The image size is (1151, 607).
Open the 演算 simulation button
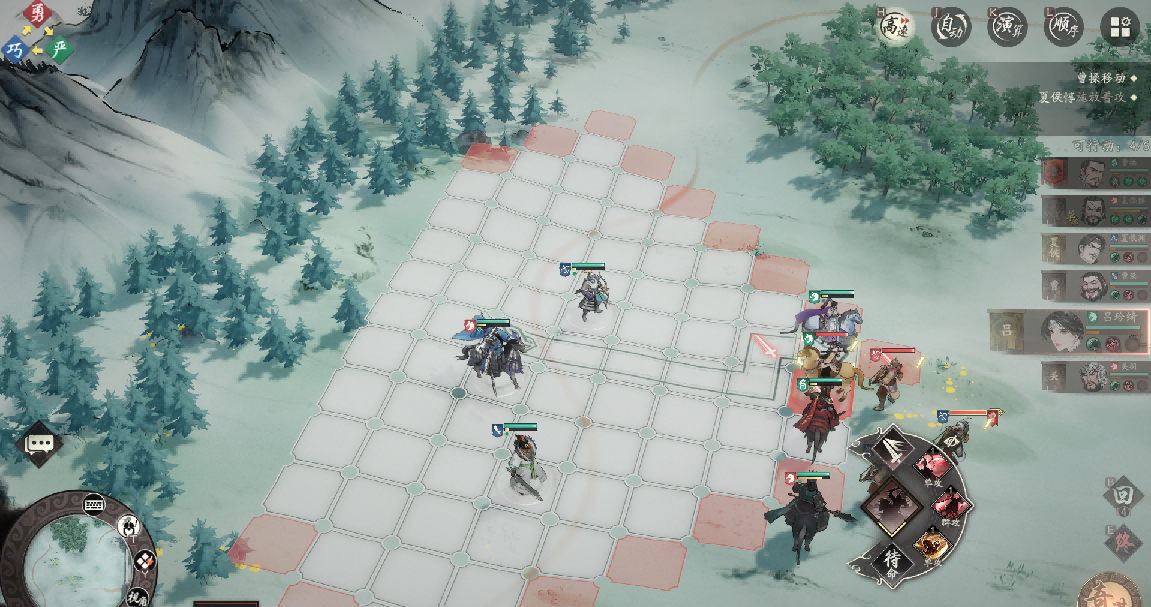point(1006,27)
